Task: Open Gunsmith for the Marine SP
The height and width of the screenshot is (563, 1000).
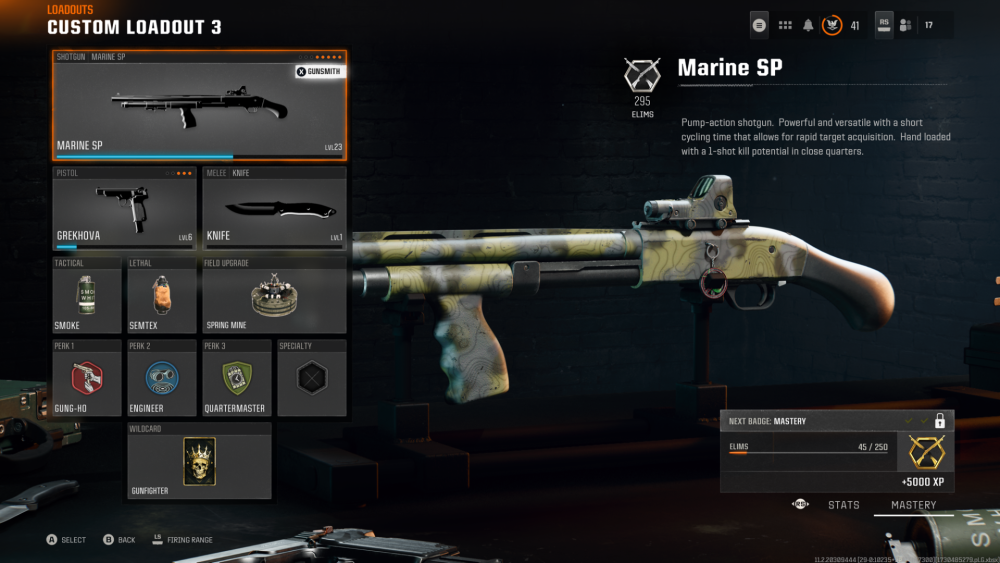Action: pos(318,71)
